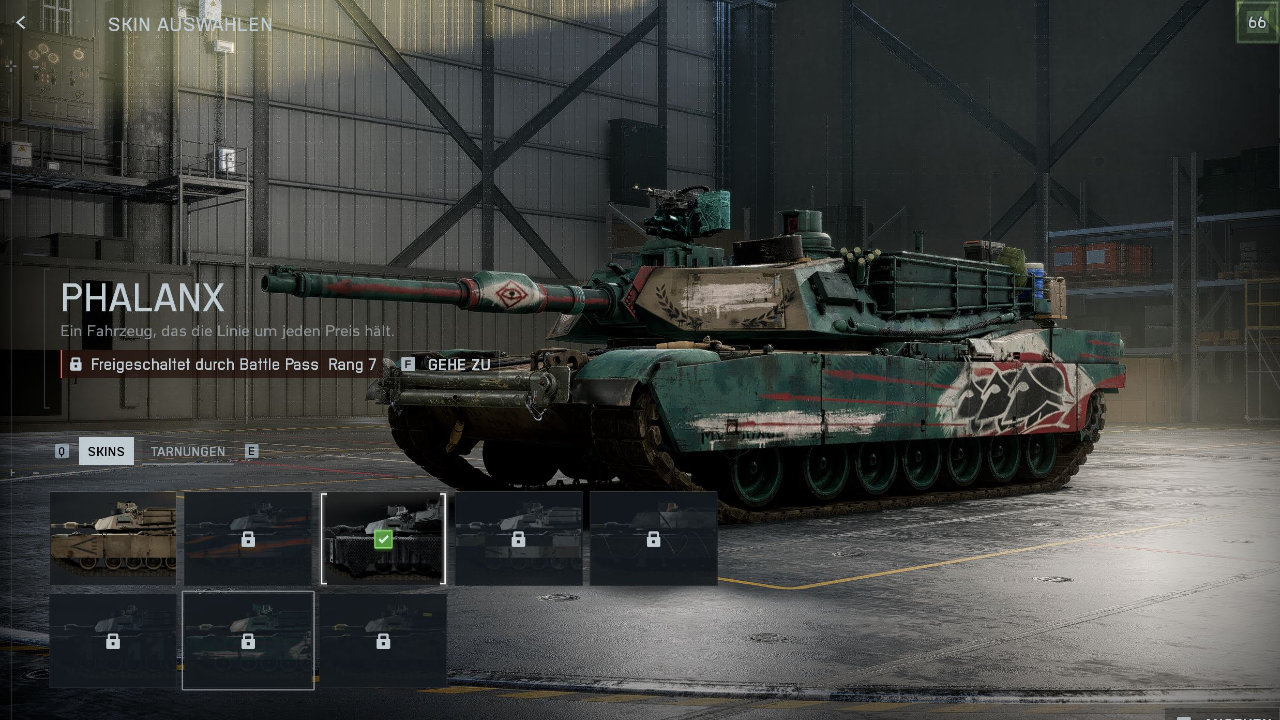The height and width of the screenshot is (720, 1280).
Task: Pick the locked skin with orange stripes
Action: (x=248, y=538)
